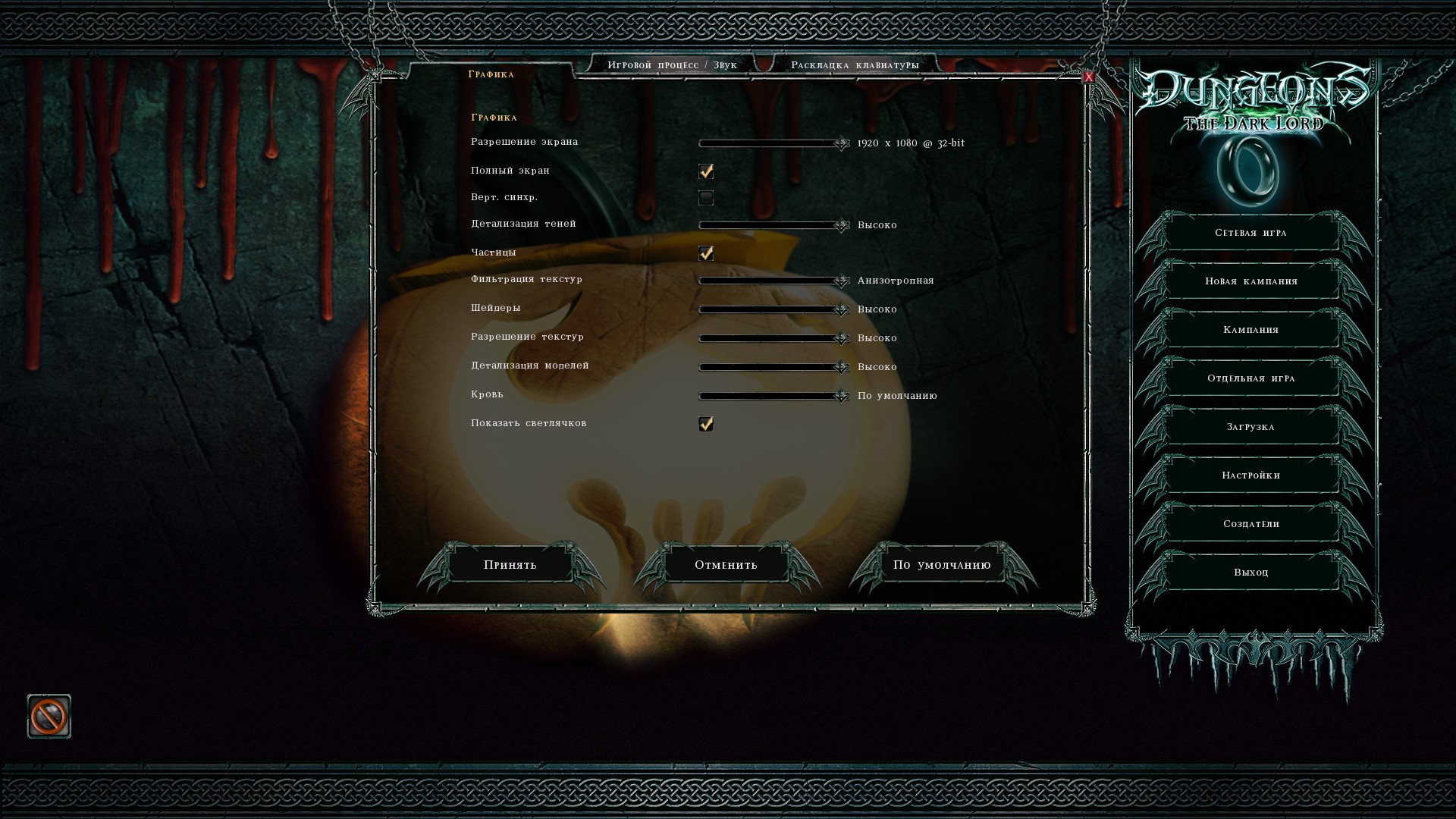The width and height of the screenshot is (1456, 819).
Task: Restore defaults with По умолчанию button
Action: coord(942,565)
